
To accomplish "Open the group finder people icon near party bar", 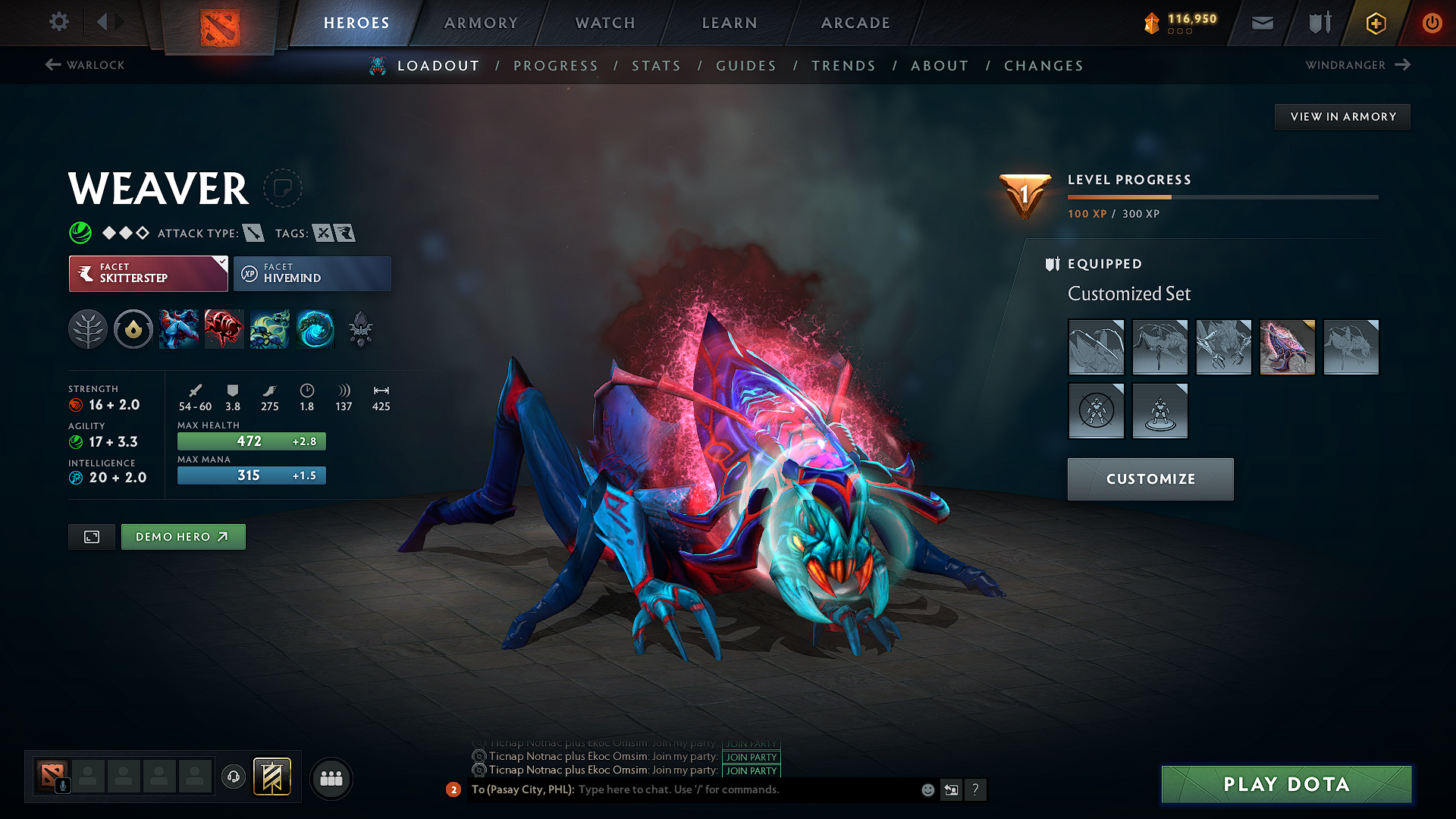I will click(331, 778).
